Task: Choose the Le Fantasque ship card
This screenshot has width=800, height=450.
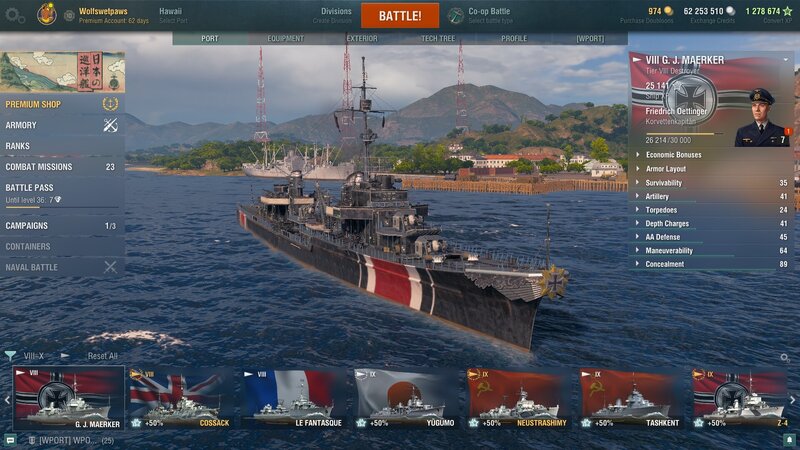Action: [294, 398]
